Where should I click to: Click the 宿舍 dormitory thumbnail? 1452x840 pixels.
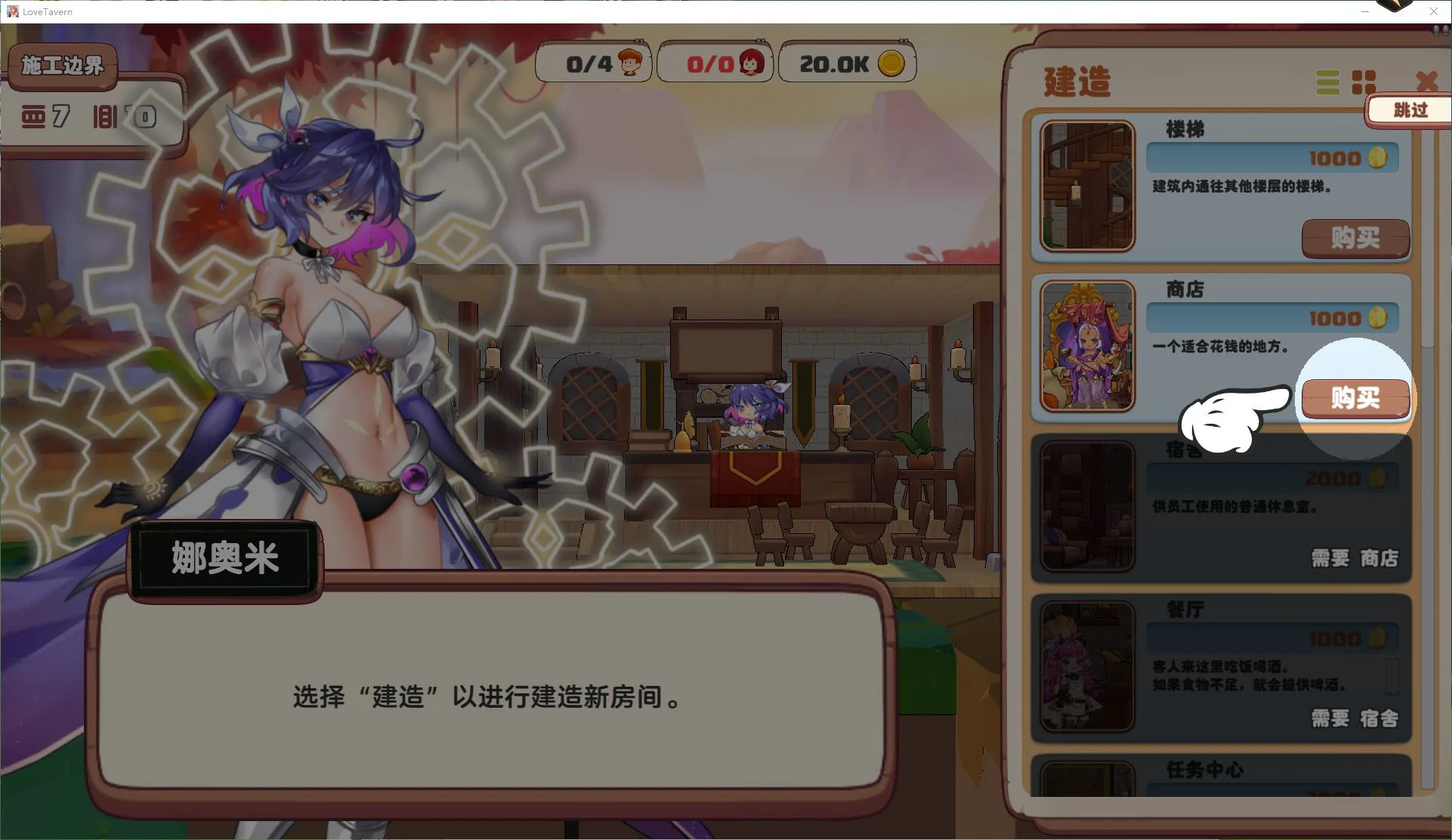coord(1087,506)
